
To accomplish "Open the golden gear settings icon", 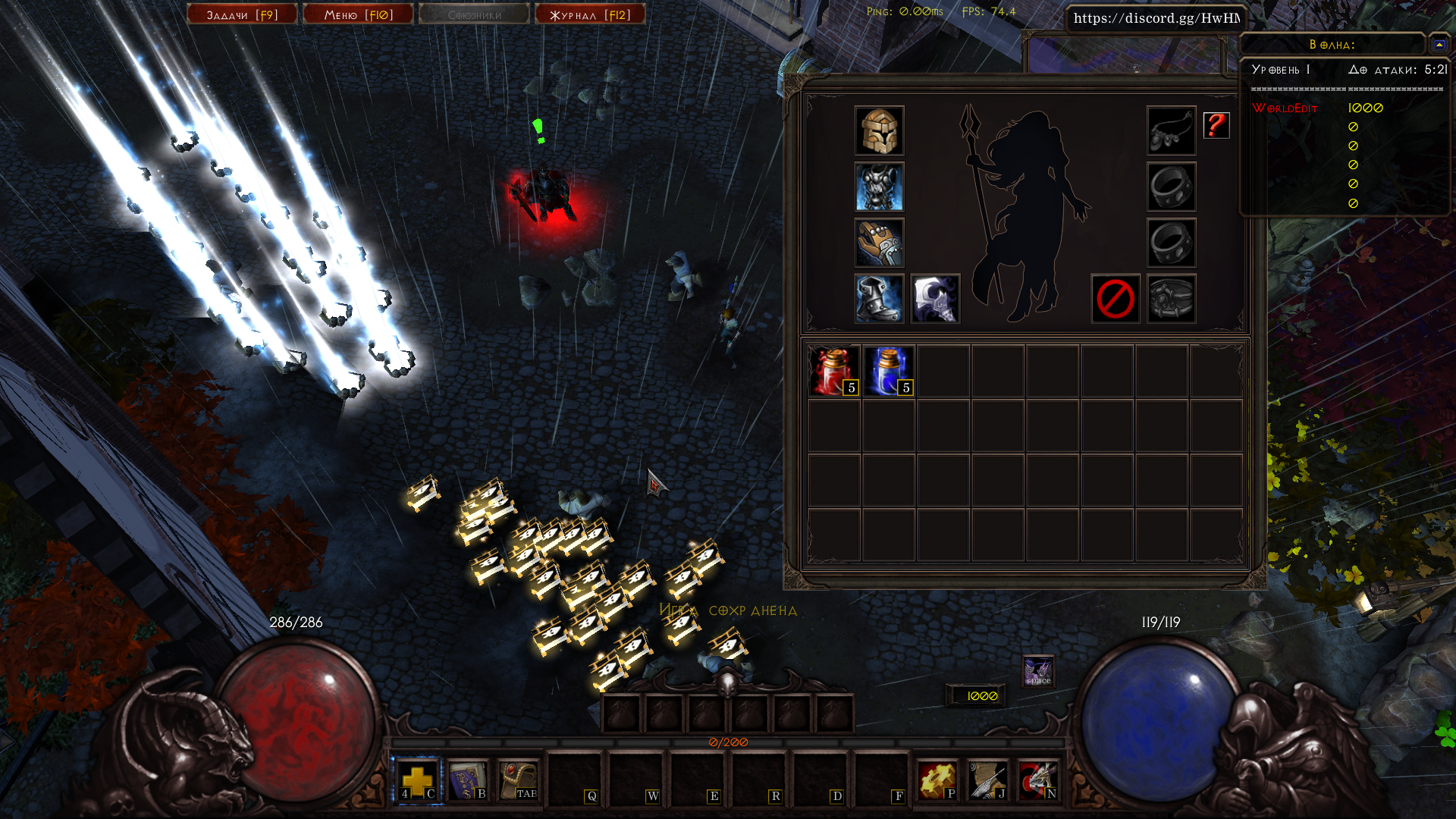I will (x=937, y=780).
